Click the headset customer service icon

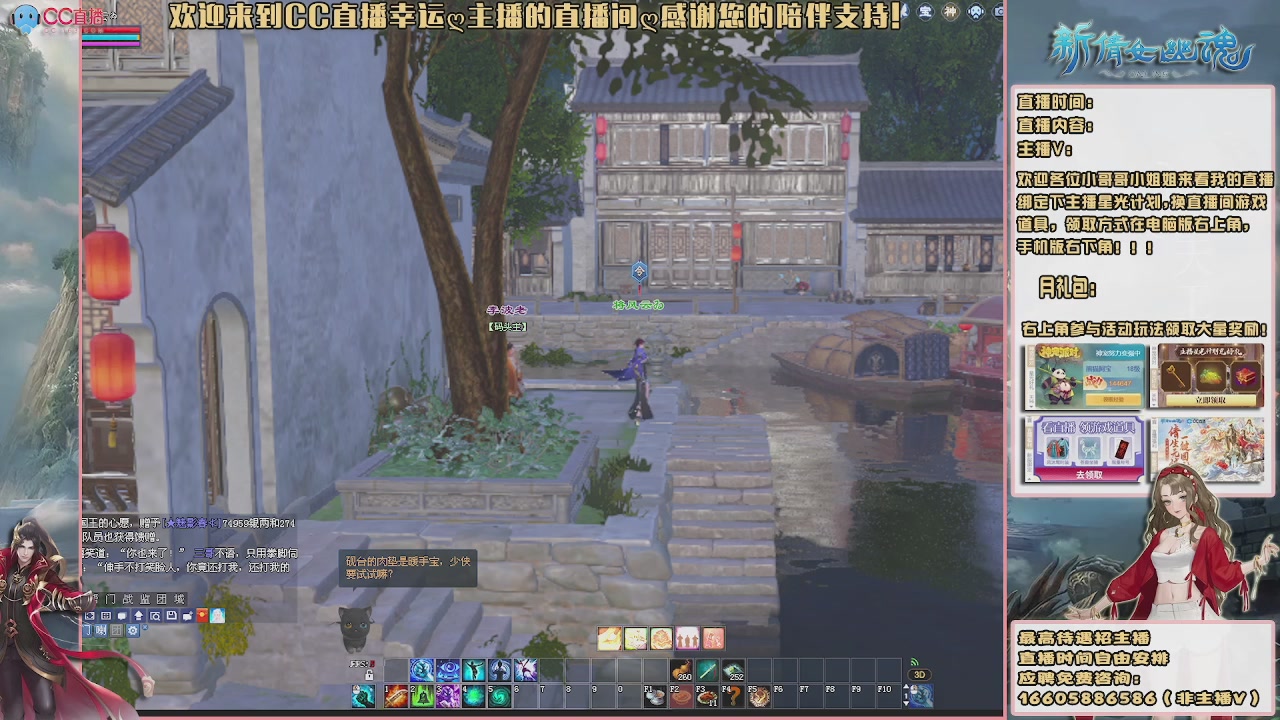[x=977, y=11]
